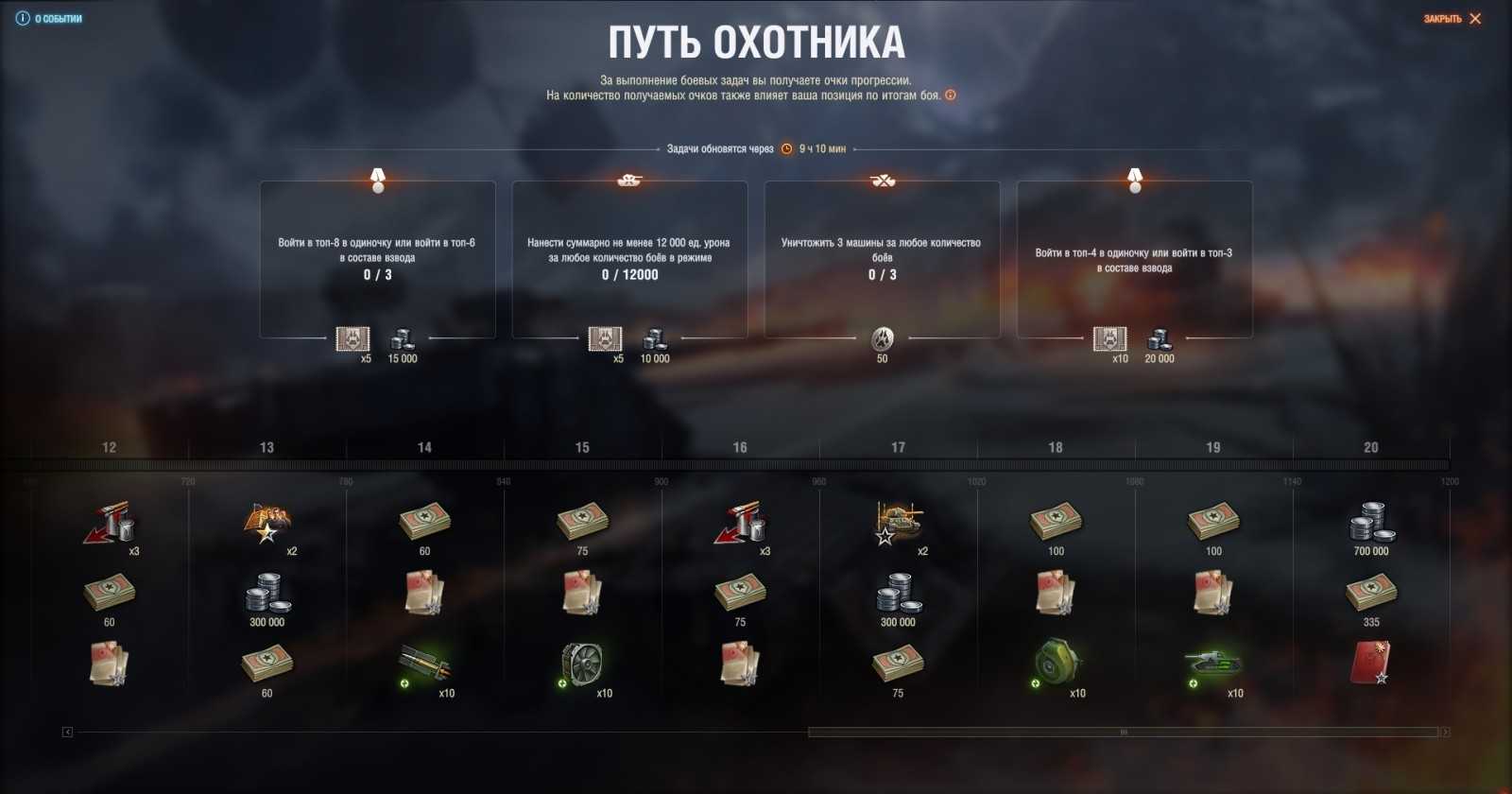The width and height of the screenshot is (1512, 794).
Task: Click the horizontal scrollbar track at the bottom
Action: pos(1125,729)
